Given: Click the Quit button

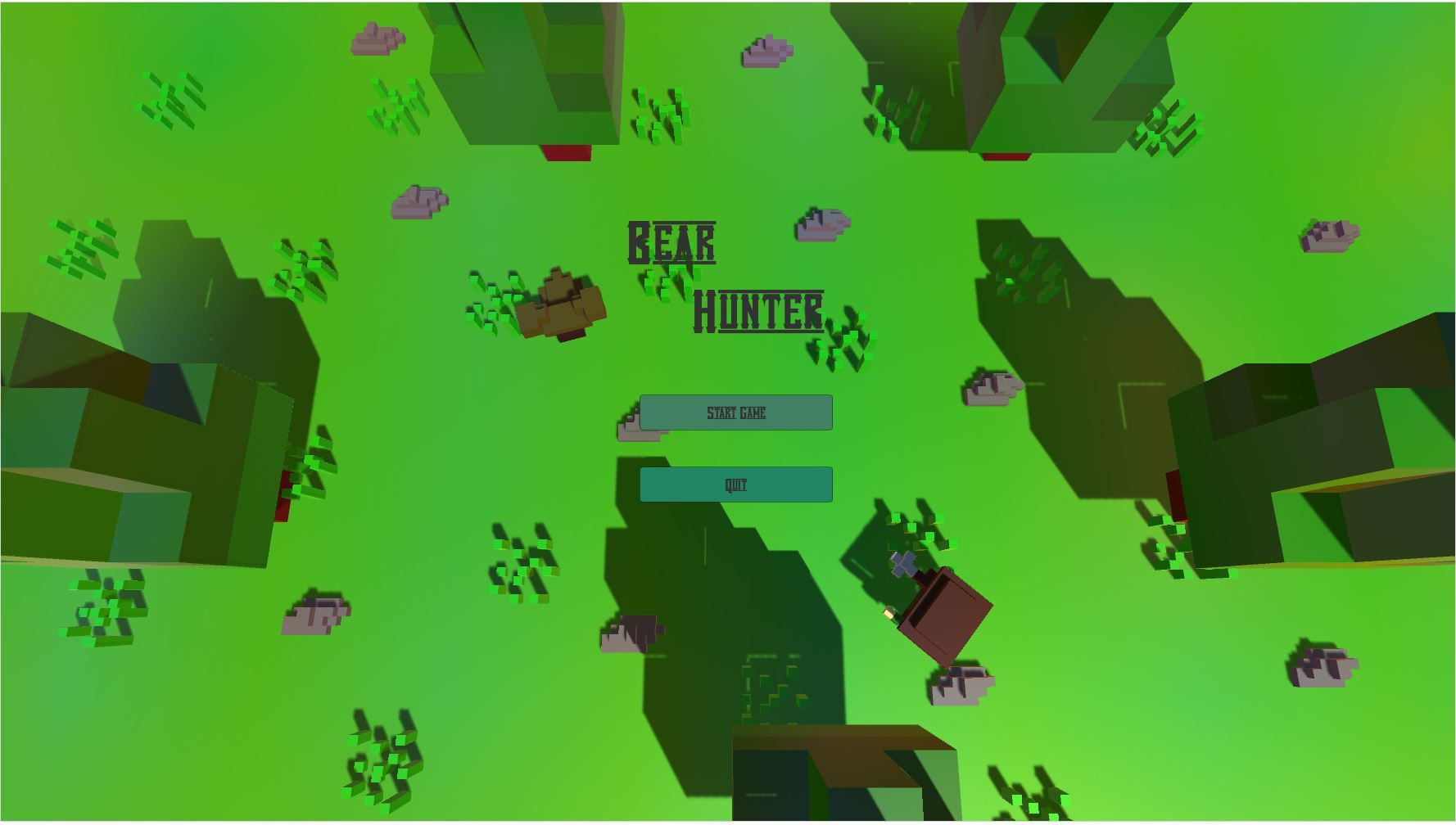Looking at the screenshot, I should pyautogui.click(x=736, y=484).
